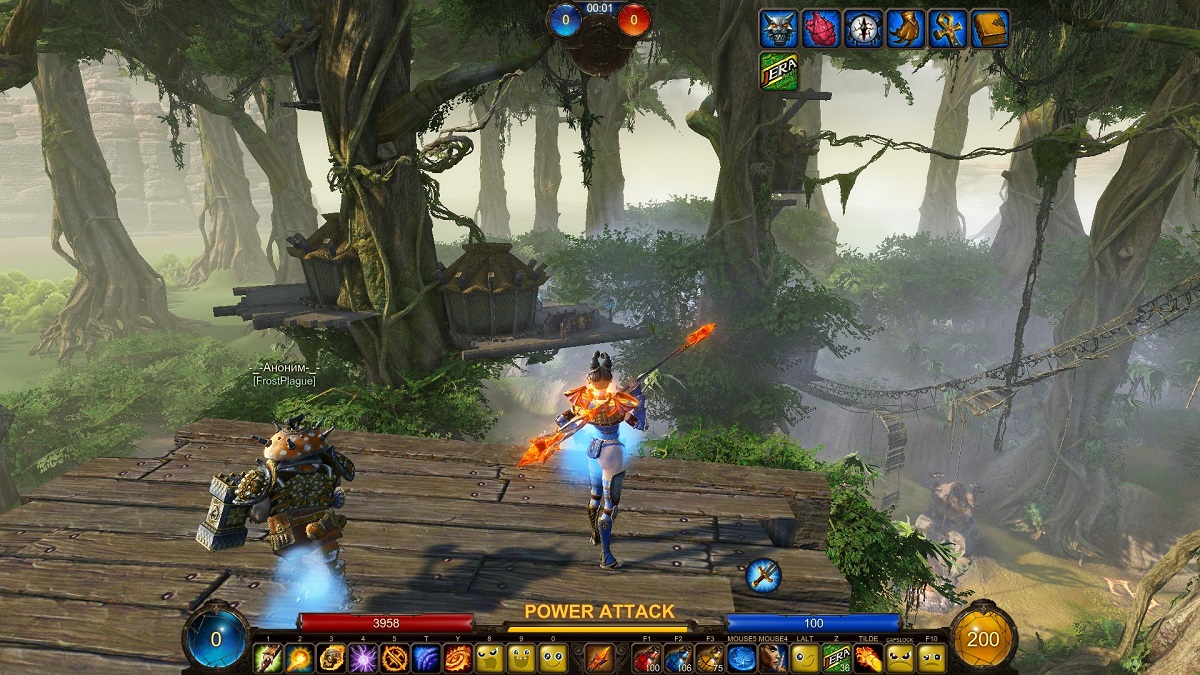Select the flaming spear icon under Power Attack
The image size is (1200, 675).
click(600, 658)
